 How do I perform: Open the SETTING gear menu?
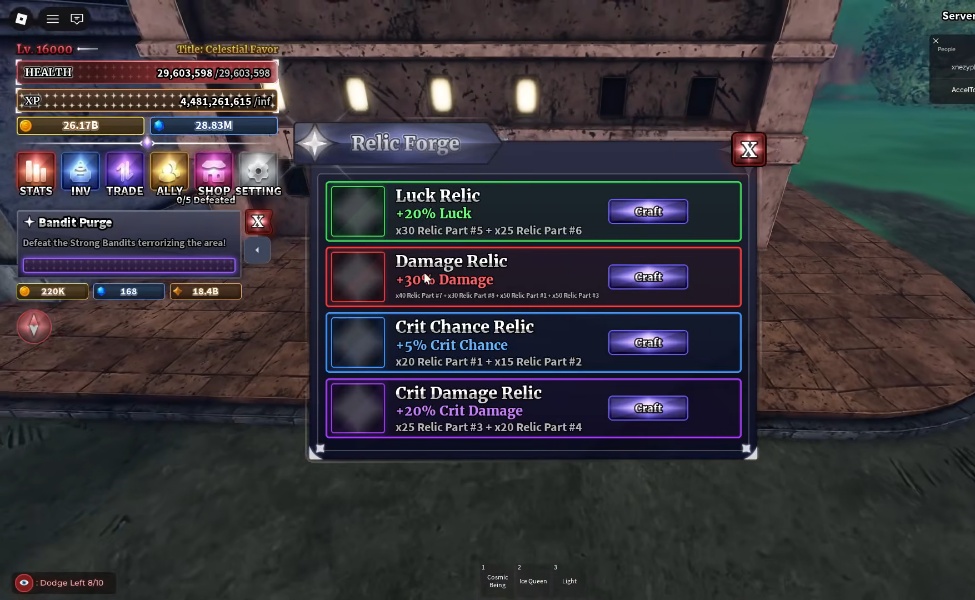click(258, 173)
